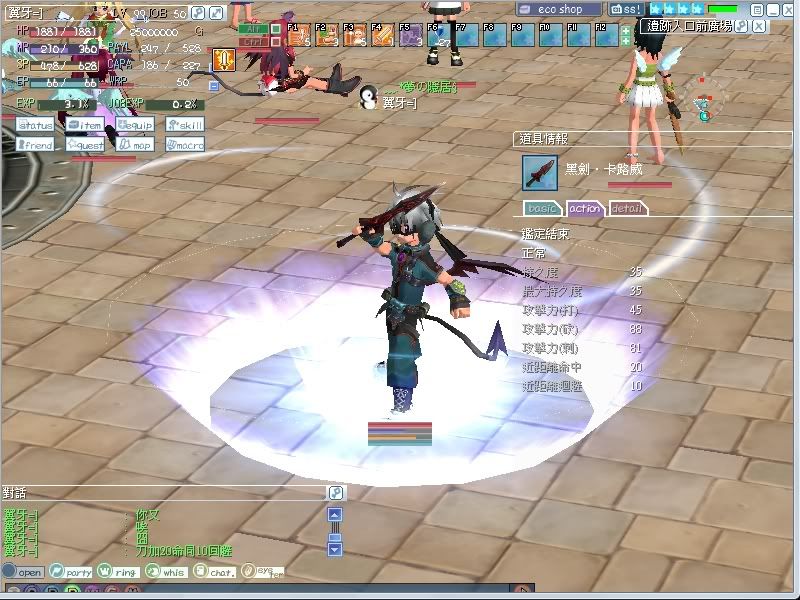Open the status window
The image size is (800, 600).
(x=35, y=126)
